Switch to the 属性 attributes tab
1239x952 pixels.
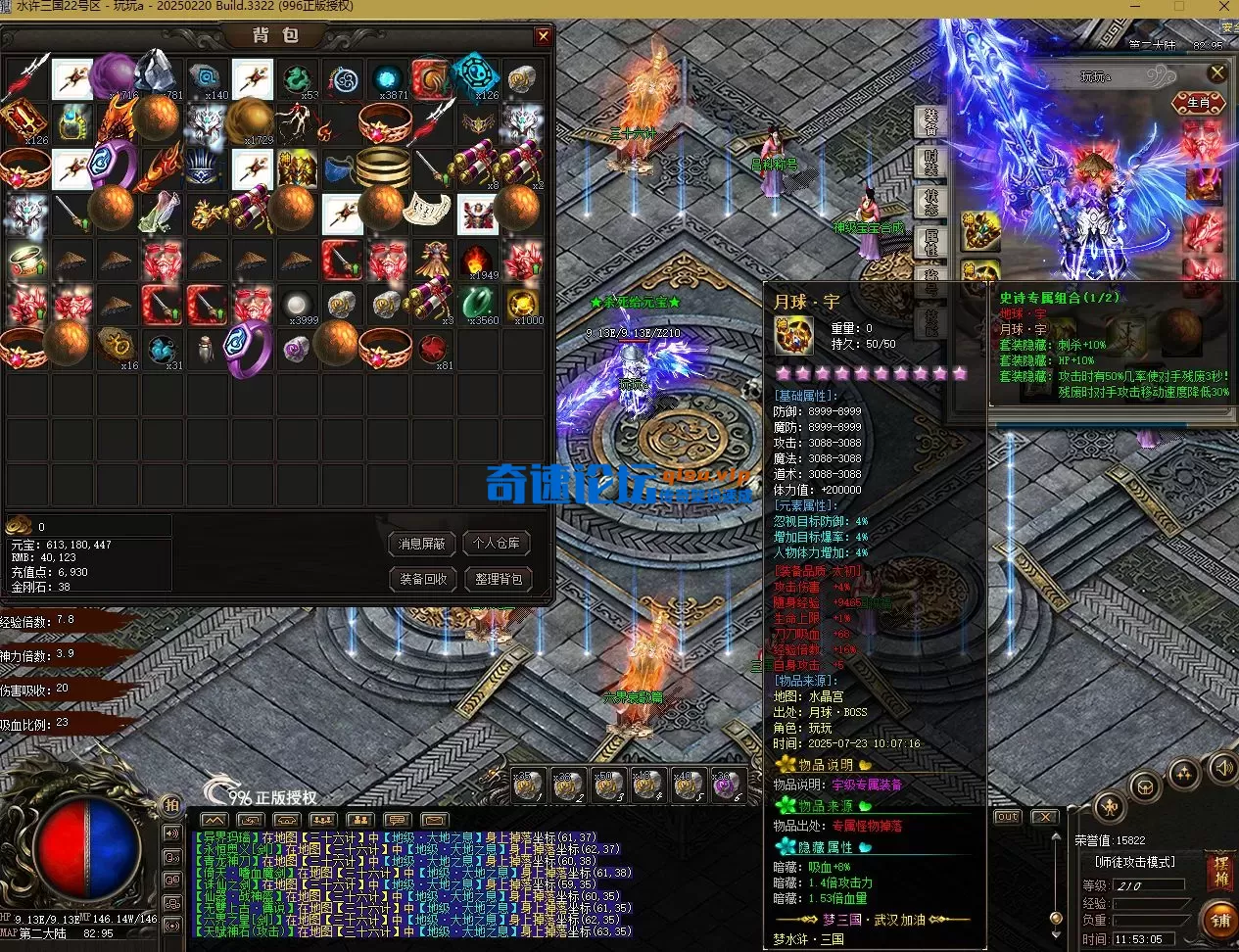pos(929,240)
